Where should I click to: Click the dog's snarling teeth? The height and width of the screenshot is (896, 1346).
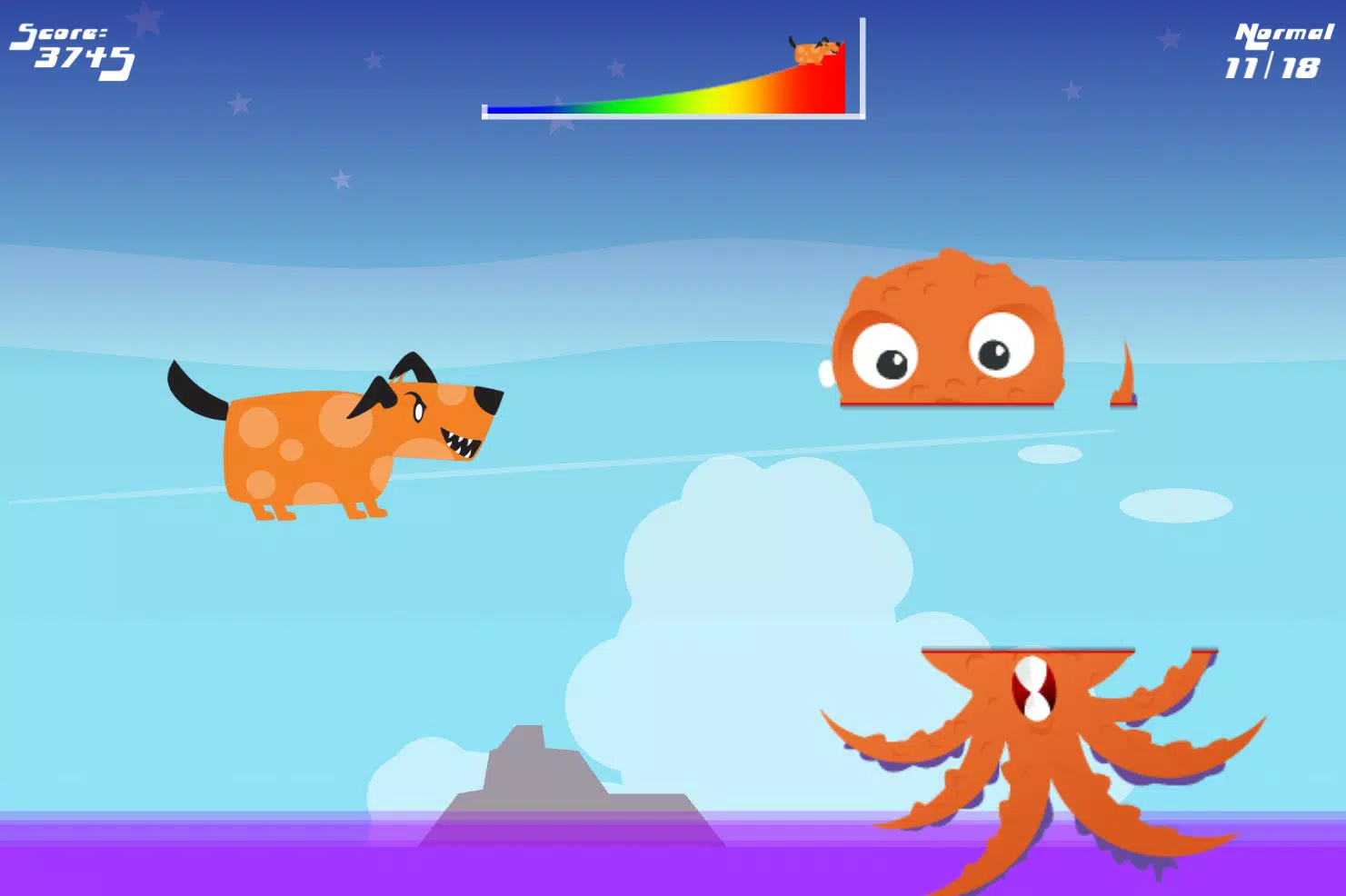click(459, 441)
